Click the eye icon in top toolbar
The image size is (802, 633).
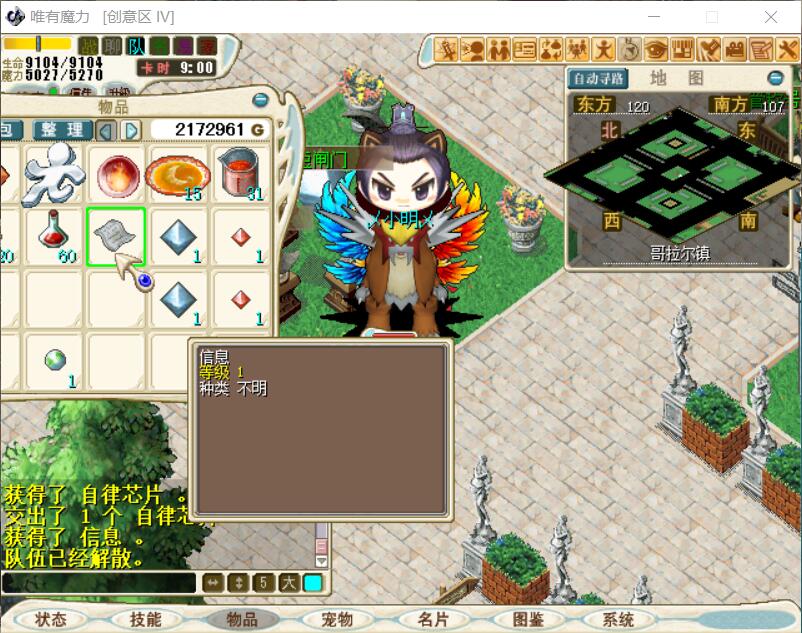click(656, 49)
